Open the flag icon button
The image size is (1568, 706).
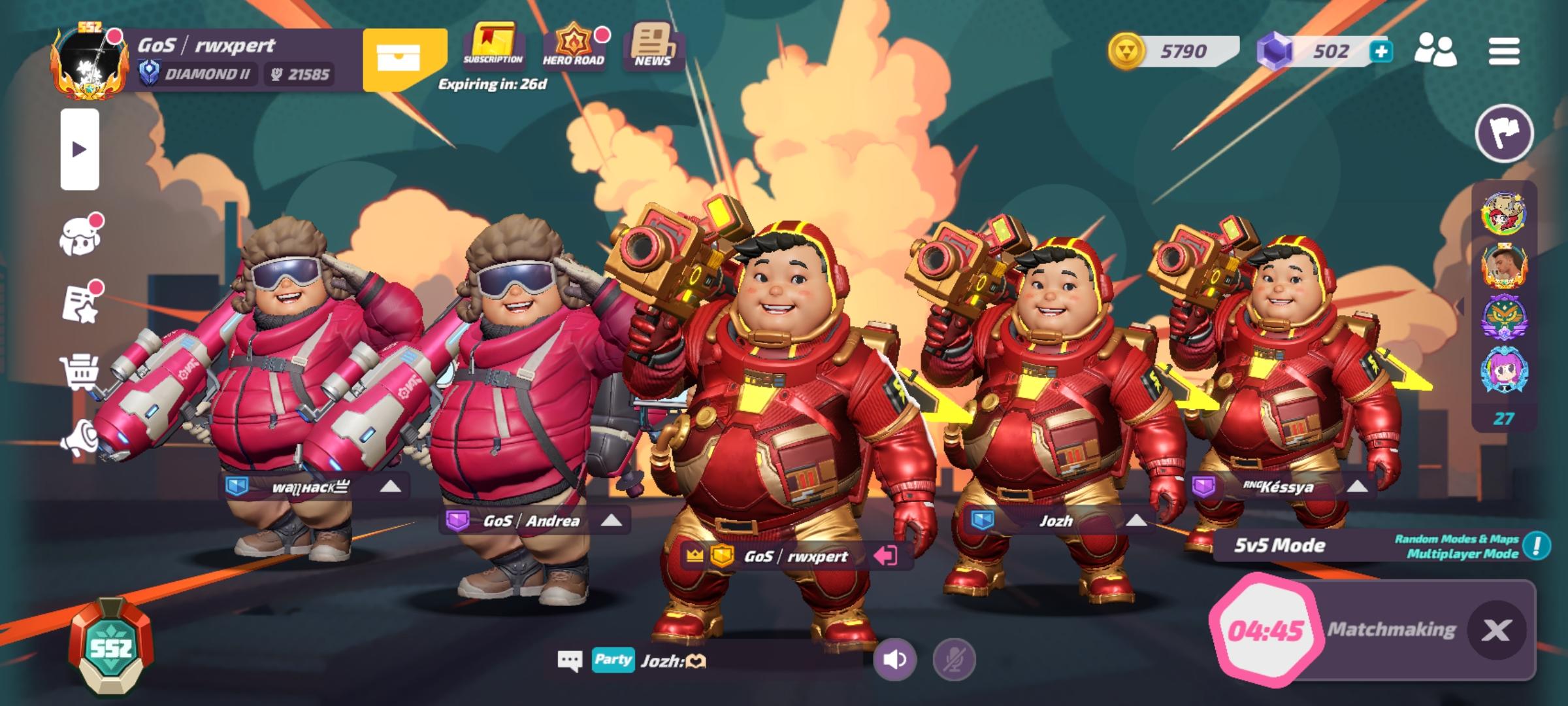(1504, 133)
